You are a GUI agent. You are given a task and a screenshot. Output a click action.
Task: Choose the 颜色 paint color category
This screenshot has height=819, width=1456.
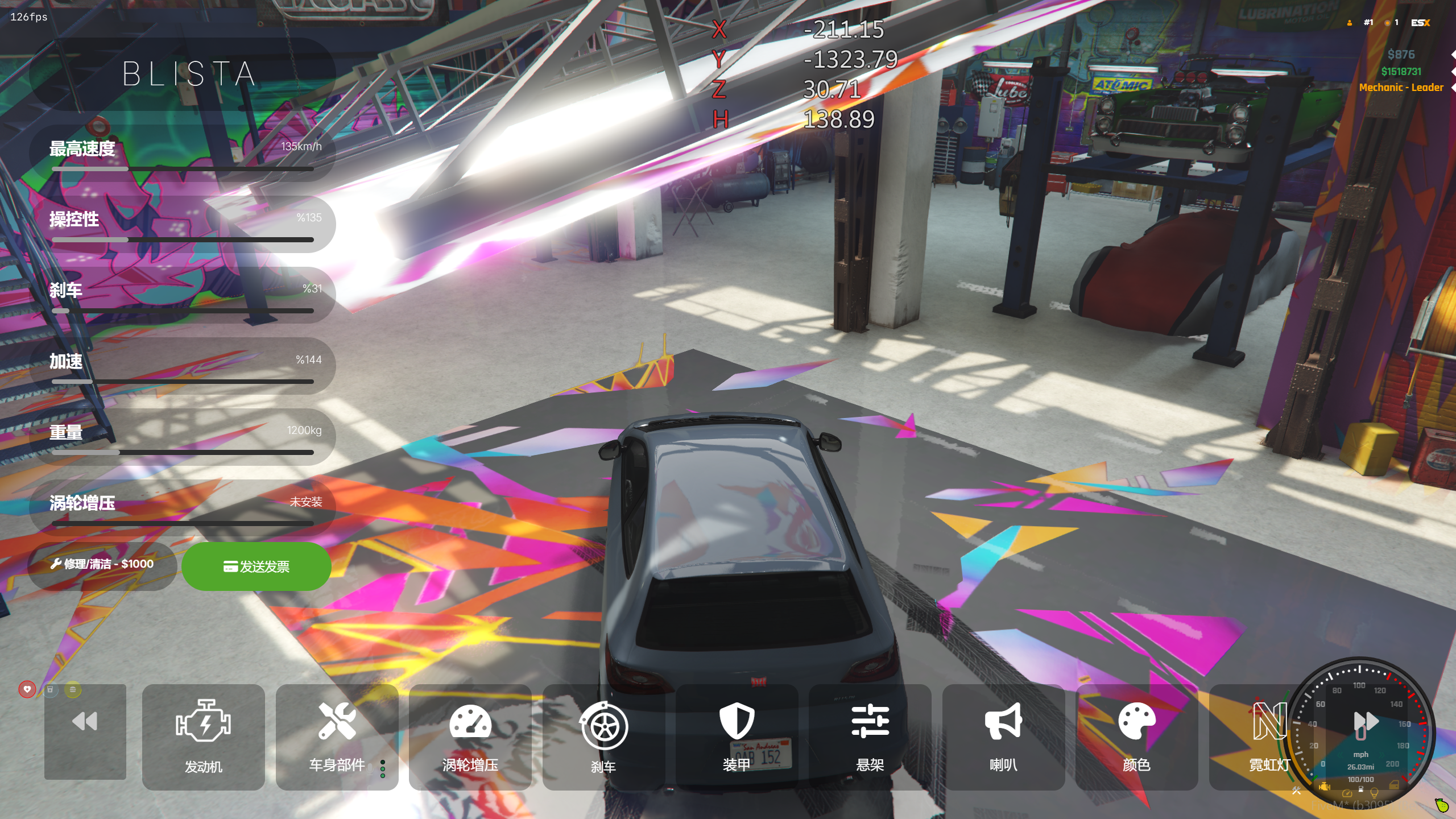click(1136, 737)
